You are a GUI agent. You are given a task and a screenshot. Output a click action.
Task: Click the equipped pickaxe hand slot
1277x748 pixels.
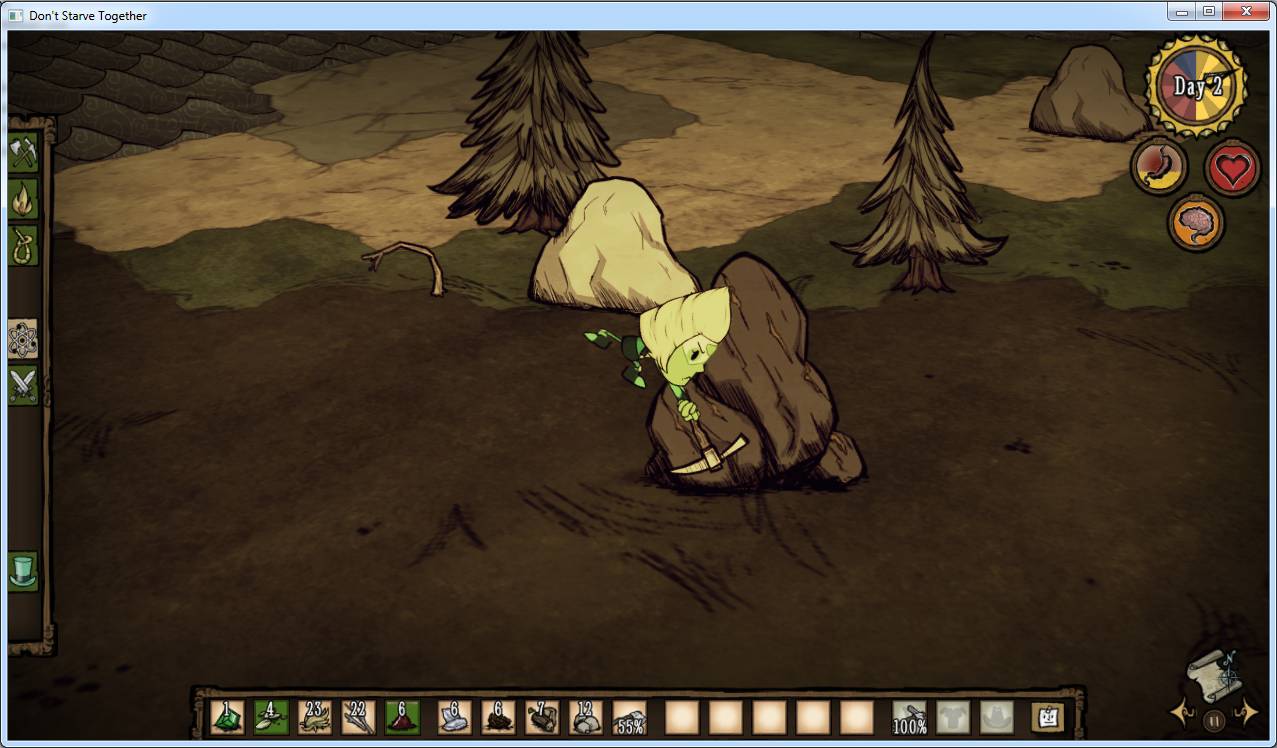pyautogui.click(x=909, y=717)
